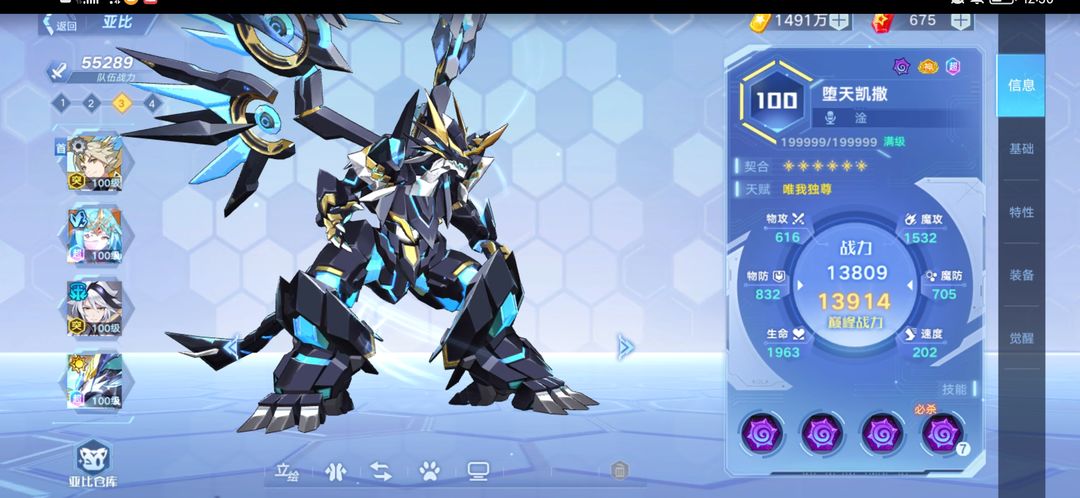Open the 亚比仓库 storage

tap(94, 465)
